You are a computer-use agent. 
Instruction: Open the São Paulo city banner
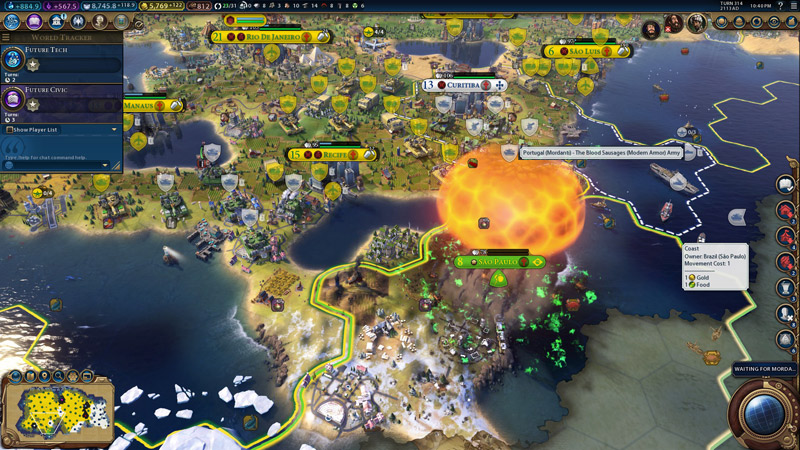(x=497, y=262)
